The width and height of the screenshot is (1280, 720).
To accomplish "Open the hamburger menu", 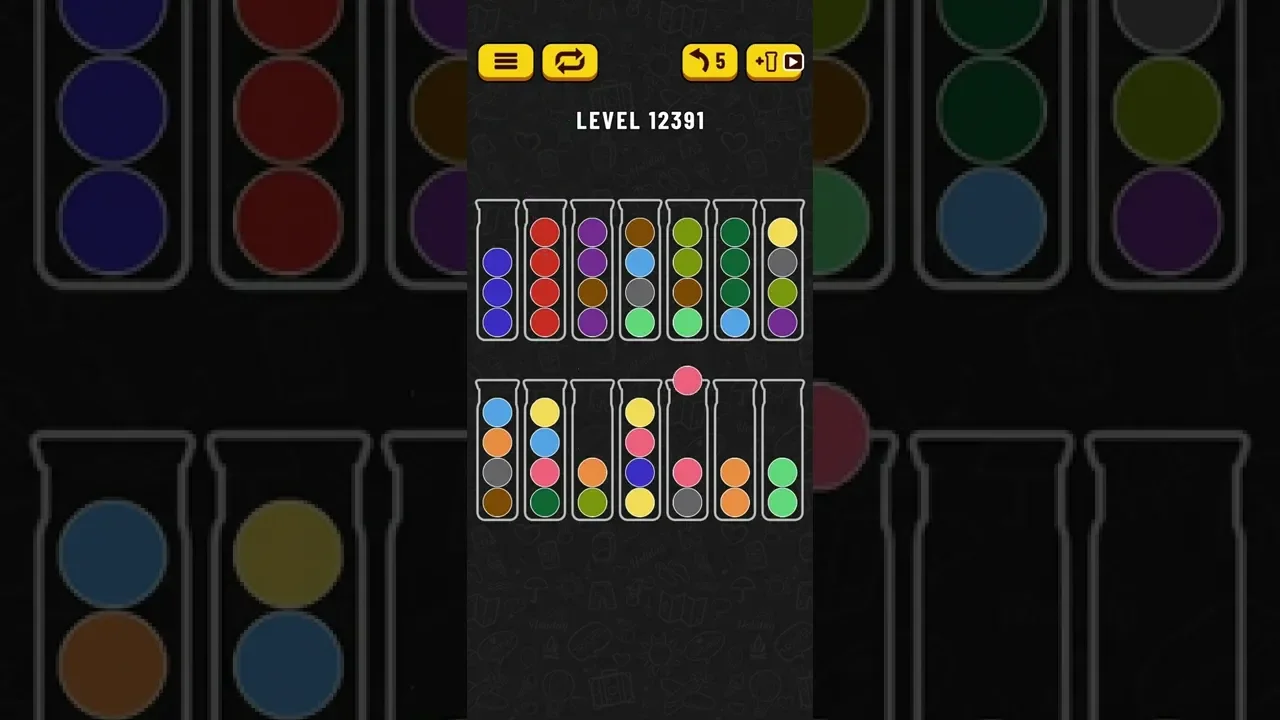I will coord(505,62).
